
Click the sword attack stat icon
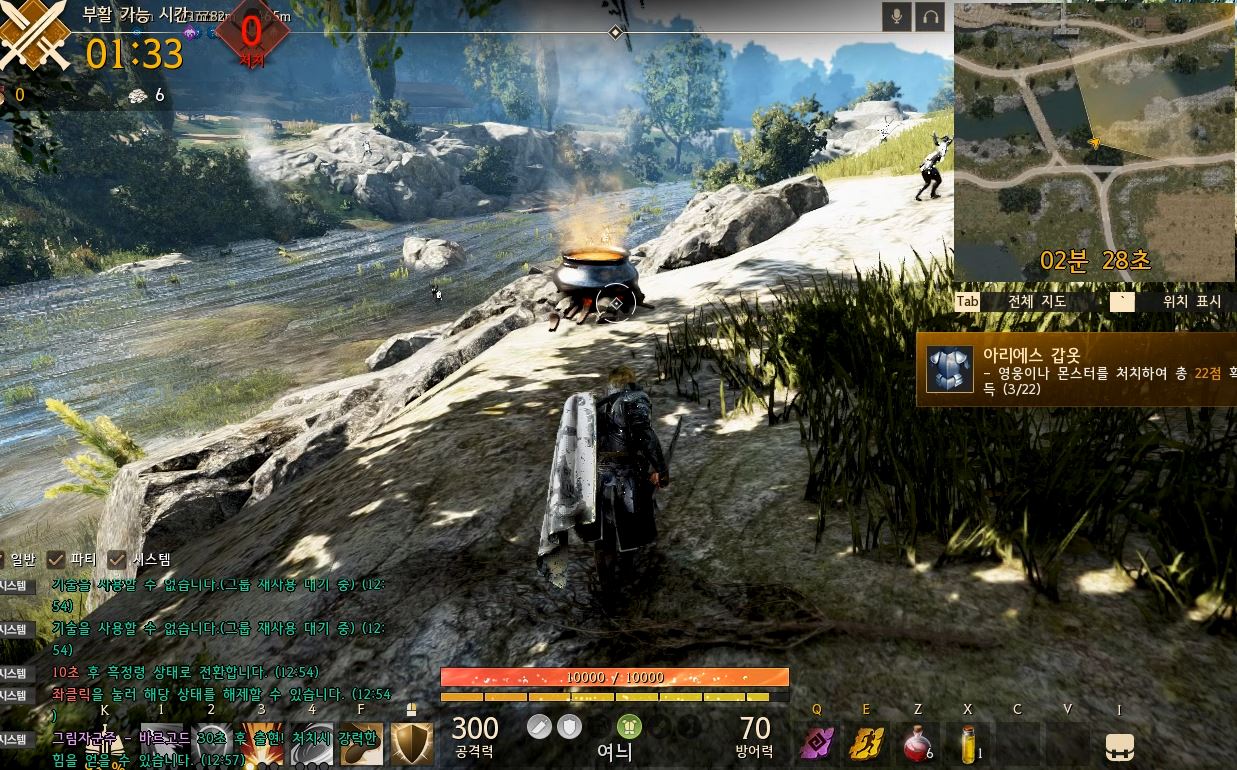(540, 727)
